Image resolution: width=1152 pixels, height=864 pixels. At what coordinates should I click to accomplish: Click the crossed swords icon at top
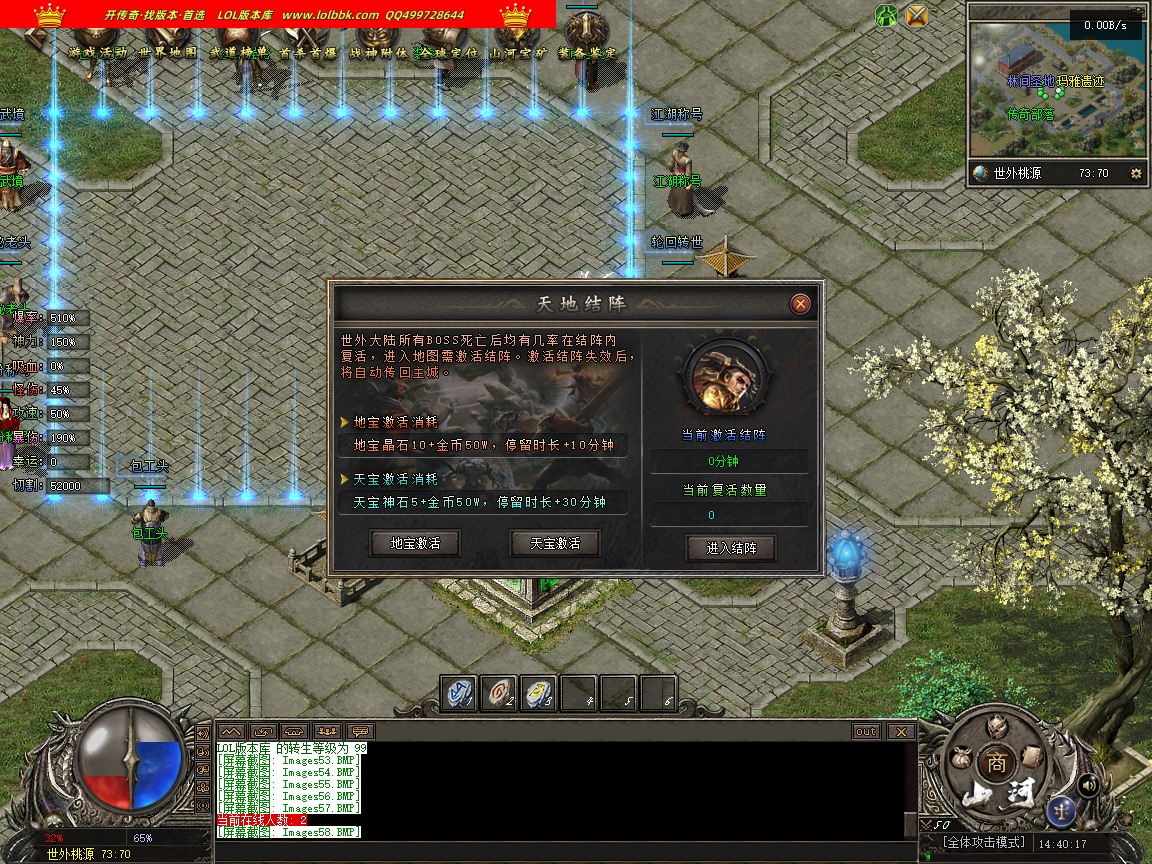916,15
